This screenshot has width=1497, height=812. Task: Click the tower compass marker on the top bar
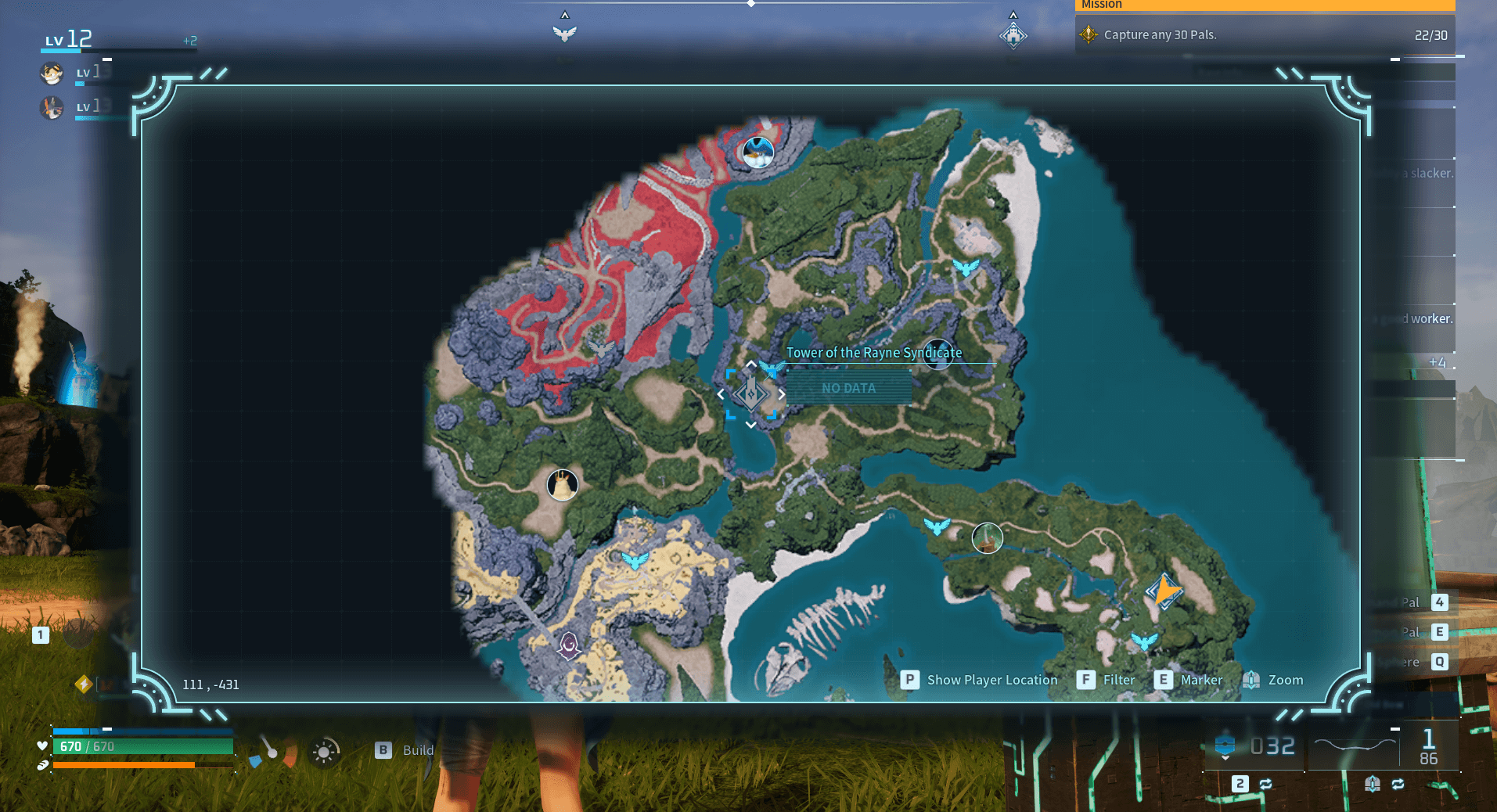pos(1013,35)
